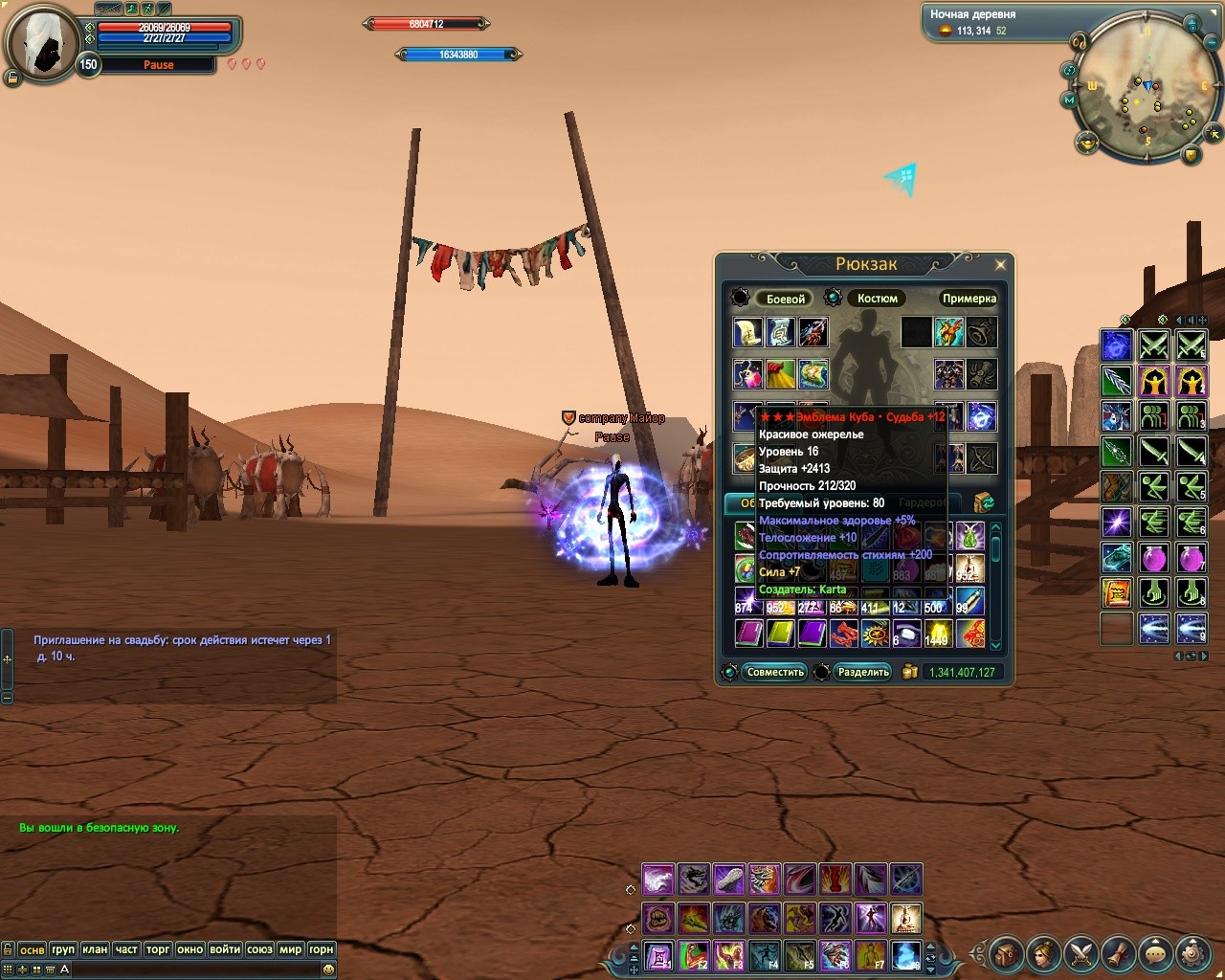Viewport: 1225px width, 980px height.
Task: Open the backpack from the bottom menu
Action: 1005,952
